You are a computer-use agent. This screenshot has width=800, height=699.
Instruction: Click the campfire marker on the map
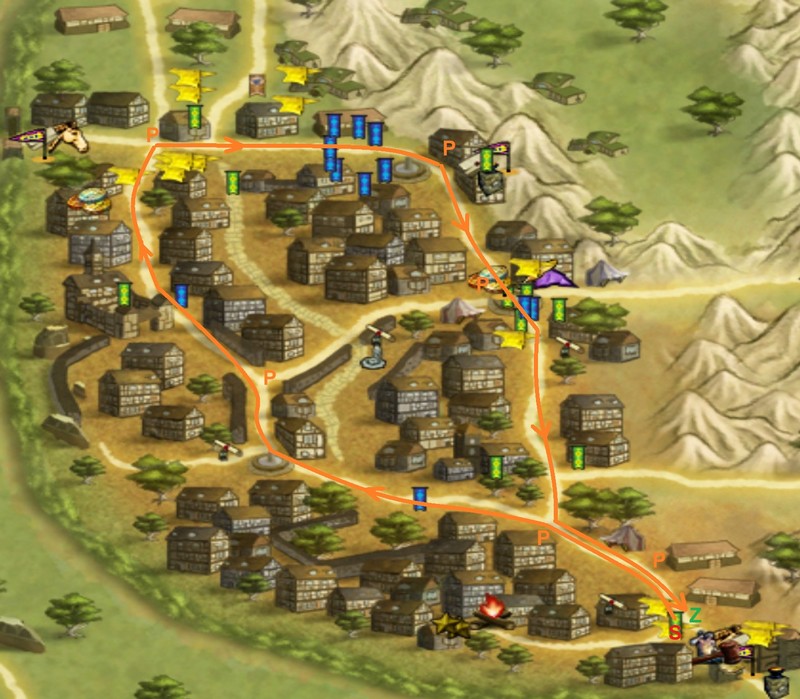point(491,607)
